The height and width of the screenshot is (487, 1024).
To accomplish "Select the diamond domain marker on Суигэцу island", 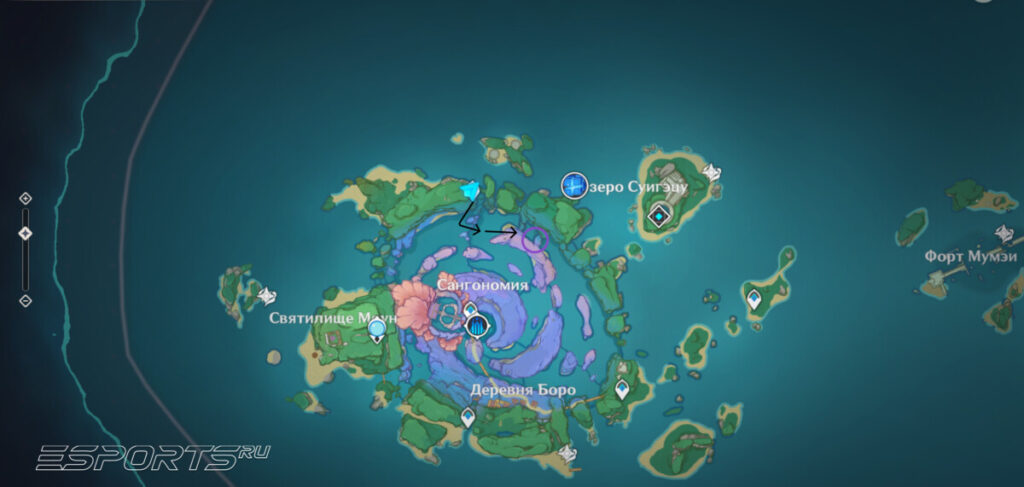I will click(x=659, y=215).
